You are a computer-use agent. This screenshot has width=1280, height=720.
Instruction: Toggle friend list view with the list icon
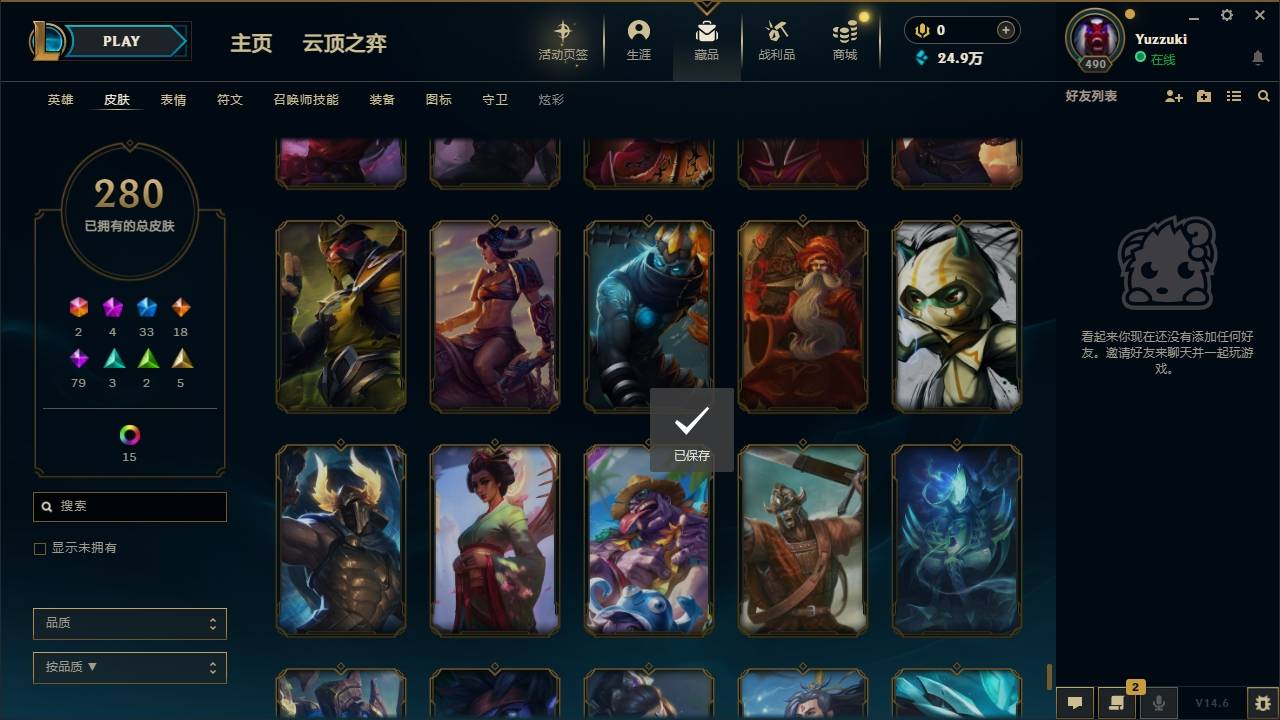click(1234, 96)
